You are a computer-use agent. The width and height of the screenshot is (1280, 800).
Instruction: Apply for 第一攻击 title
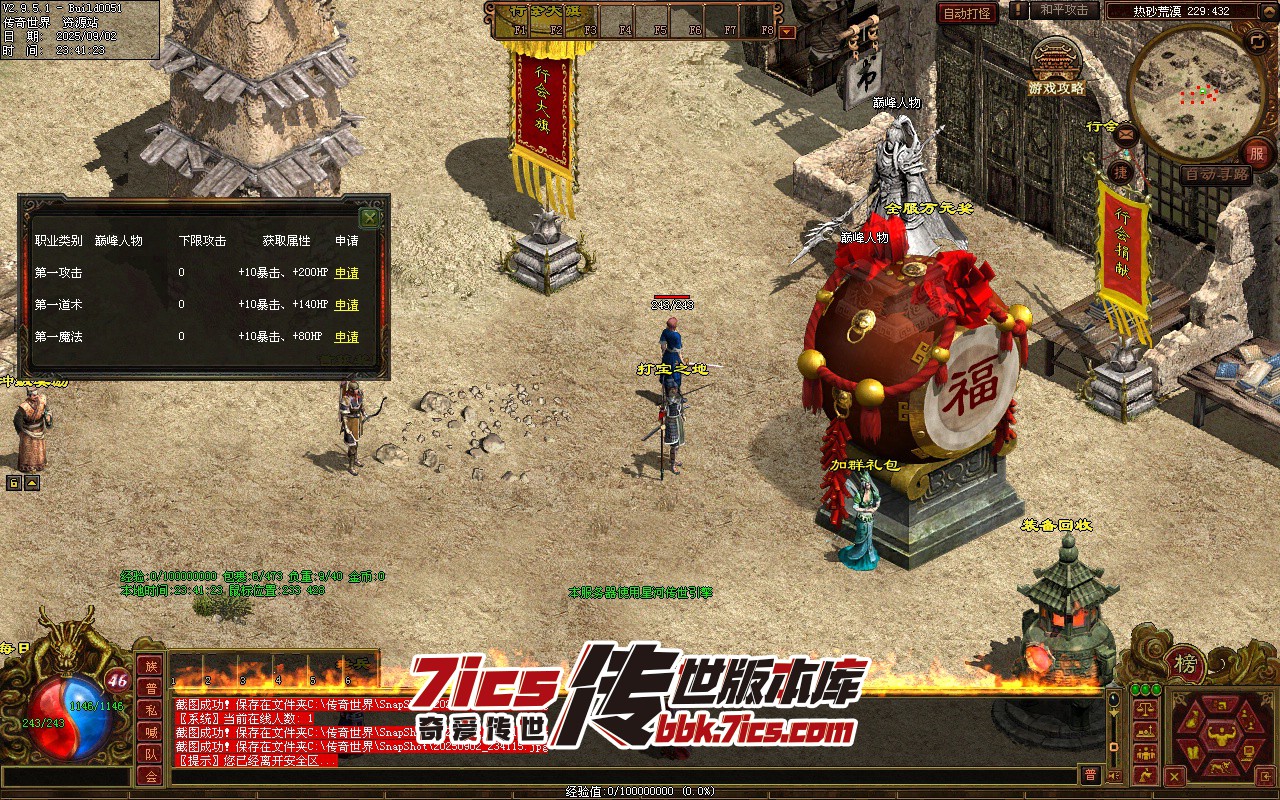[346, 273]
